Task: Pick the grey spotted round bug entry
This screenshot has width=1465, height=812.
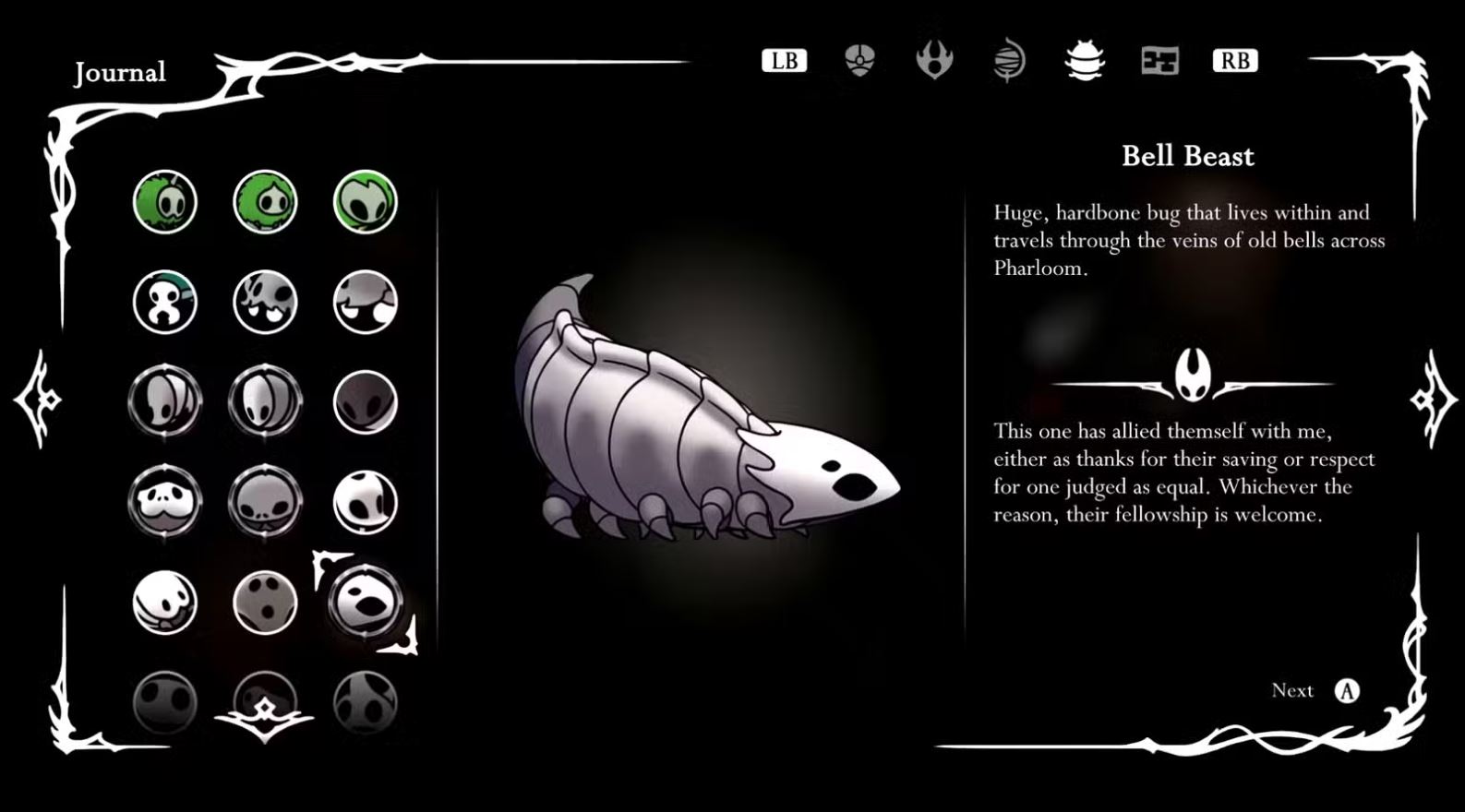Action: pos(265,603)
